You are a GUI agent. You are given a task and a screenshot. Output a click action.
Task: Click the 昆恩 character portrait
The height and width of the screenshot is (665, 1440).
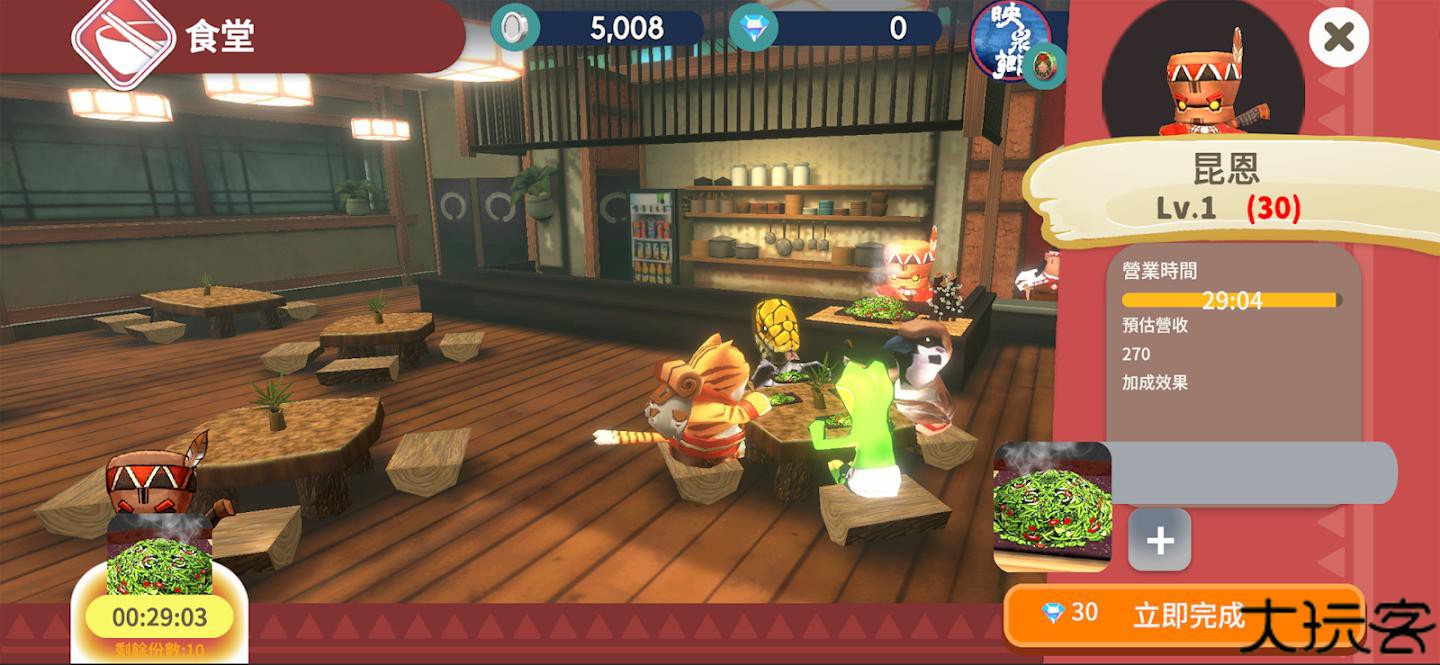click(x=1203, y=75)
